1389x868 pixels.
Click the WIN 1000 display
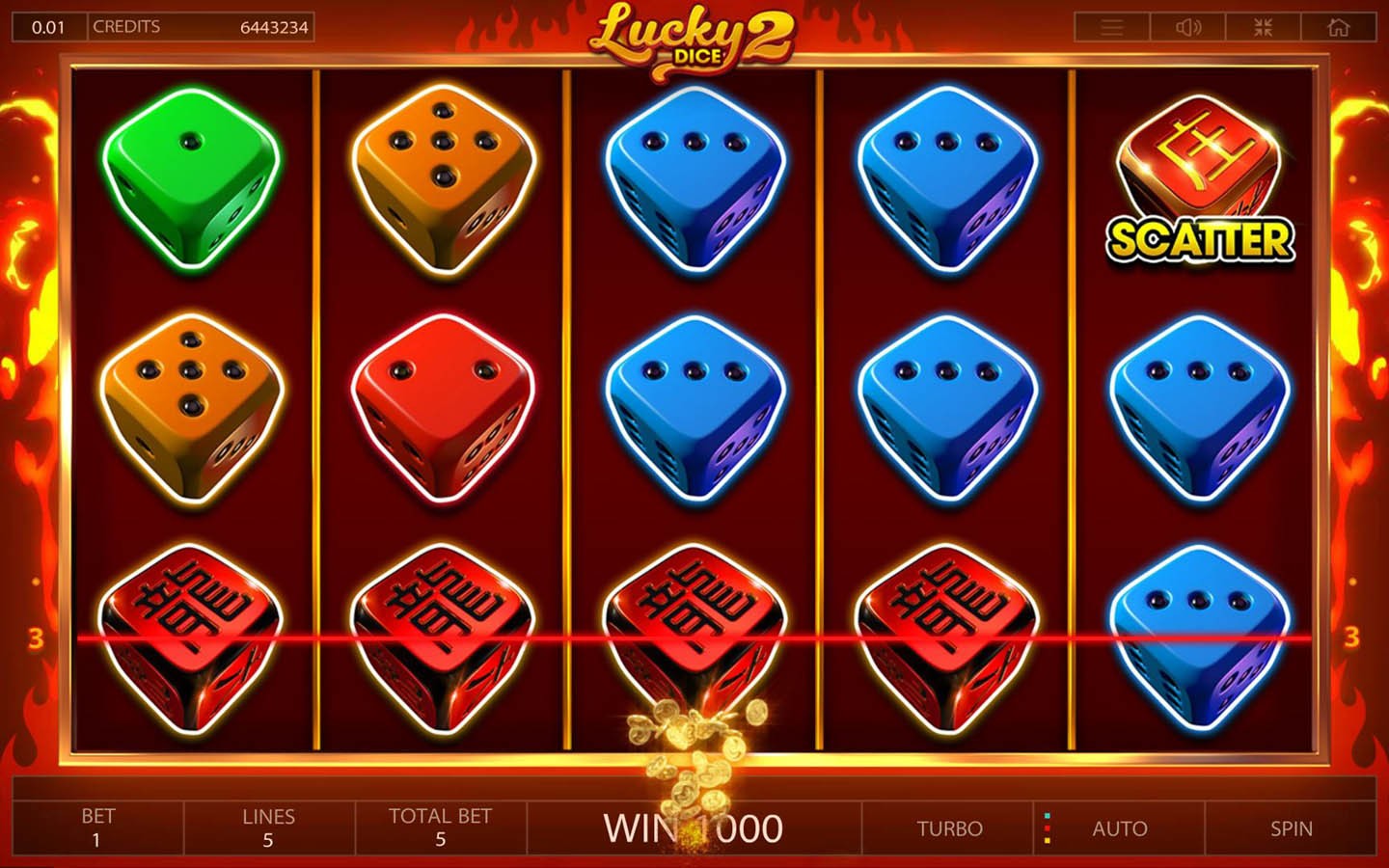click(694, 827)
